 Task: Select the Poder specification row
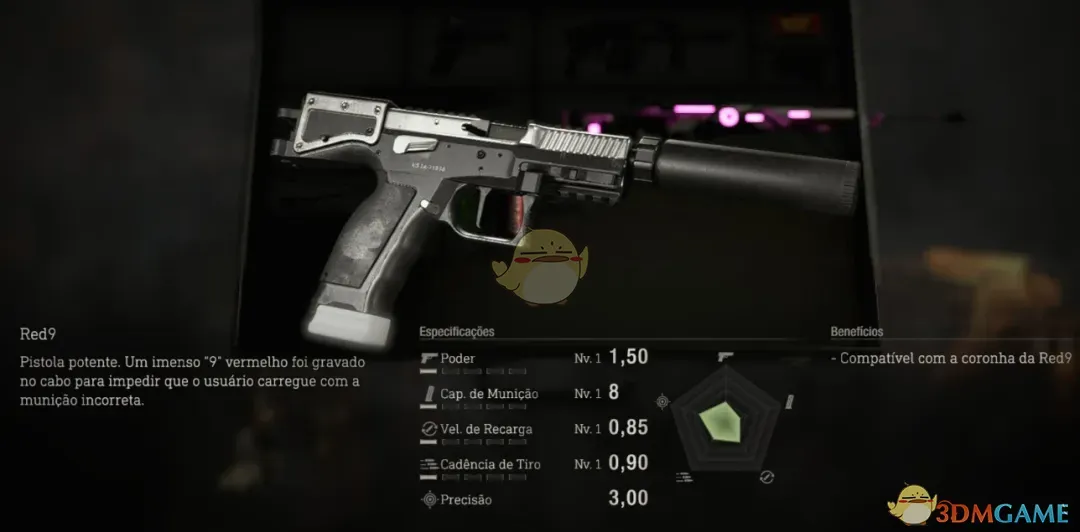[x=534, y=358]
